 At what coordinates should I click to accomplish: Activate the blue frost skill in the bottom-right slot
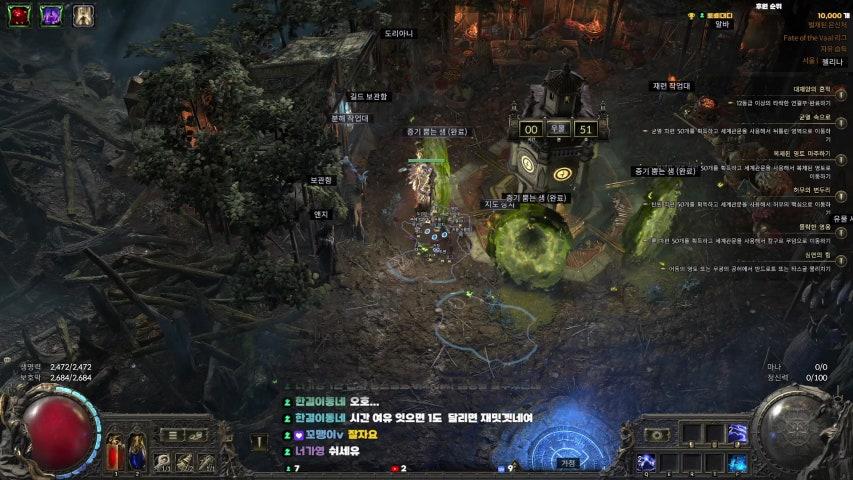pos(738,462)
